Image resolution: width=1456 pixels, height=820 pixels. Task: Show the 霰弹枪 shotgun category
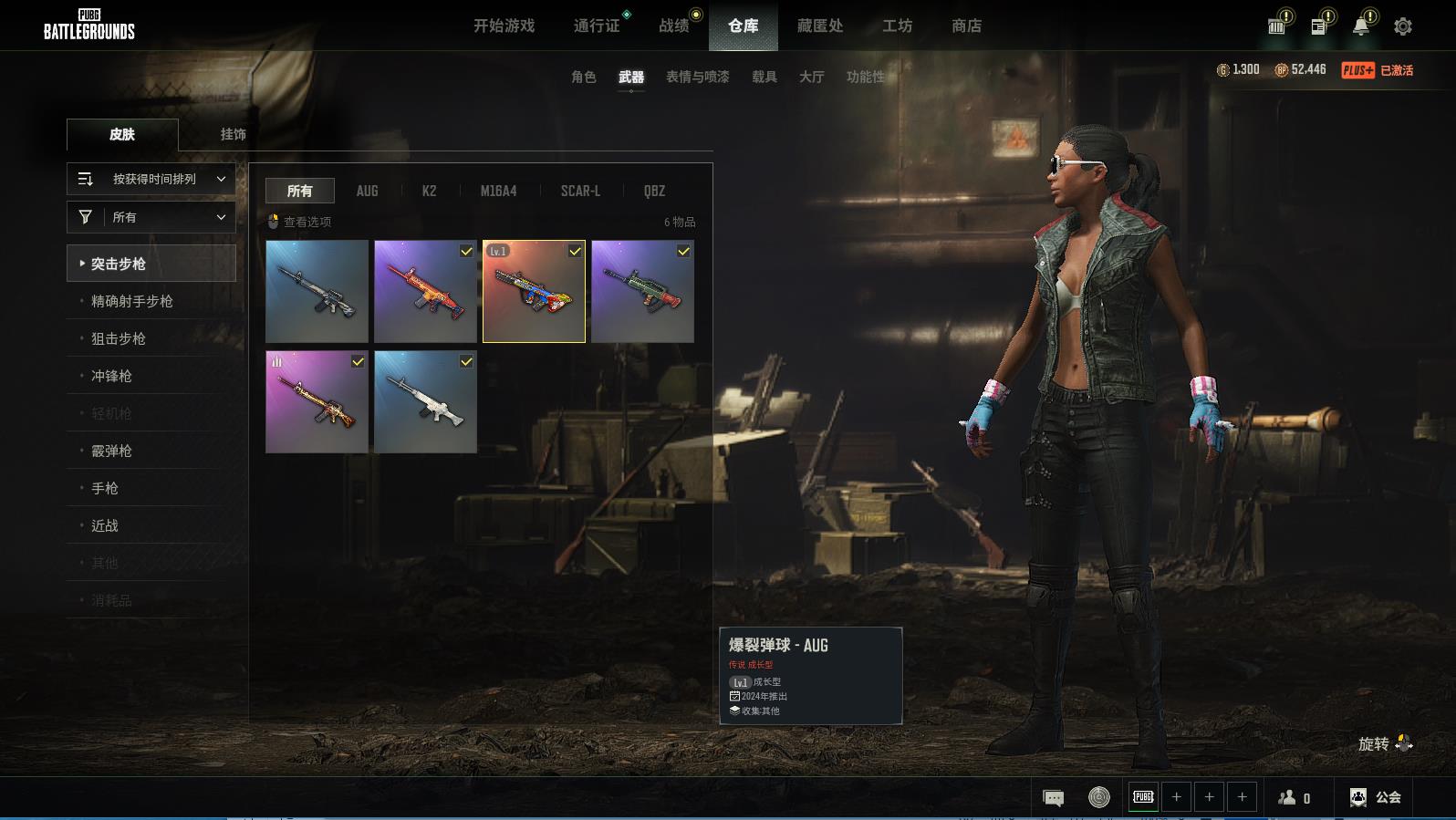[111, 451]
